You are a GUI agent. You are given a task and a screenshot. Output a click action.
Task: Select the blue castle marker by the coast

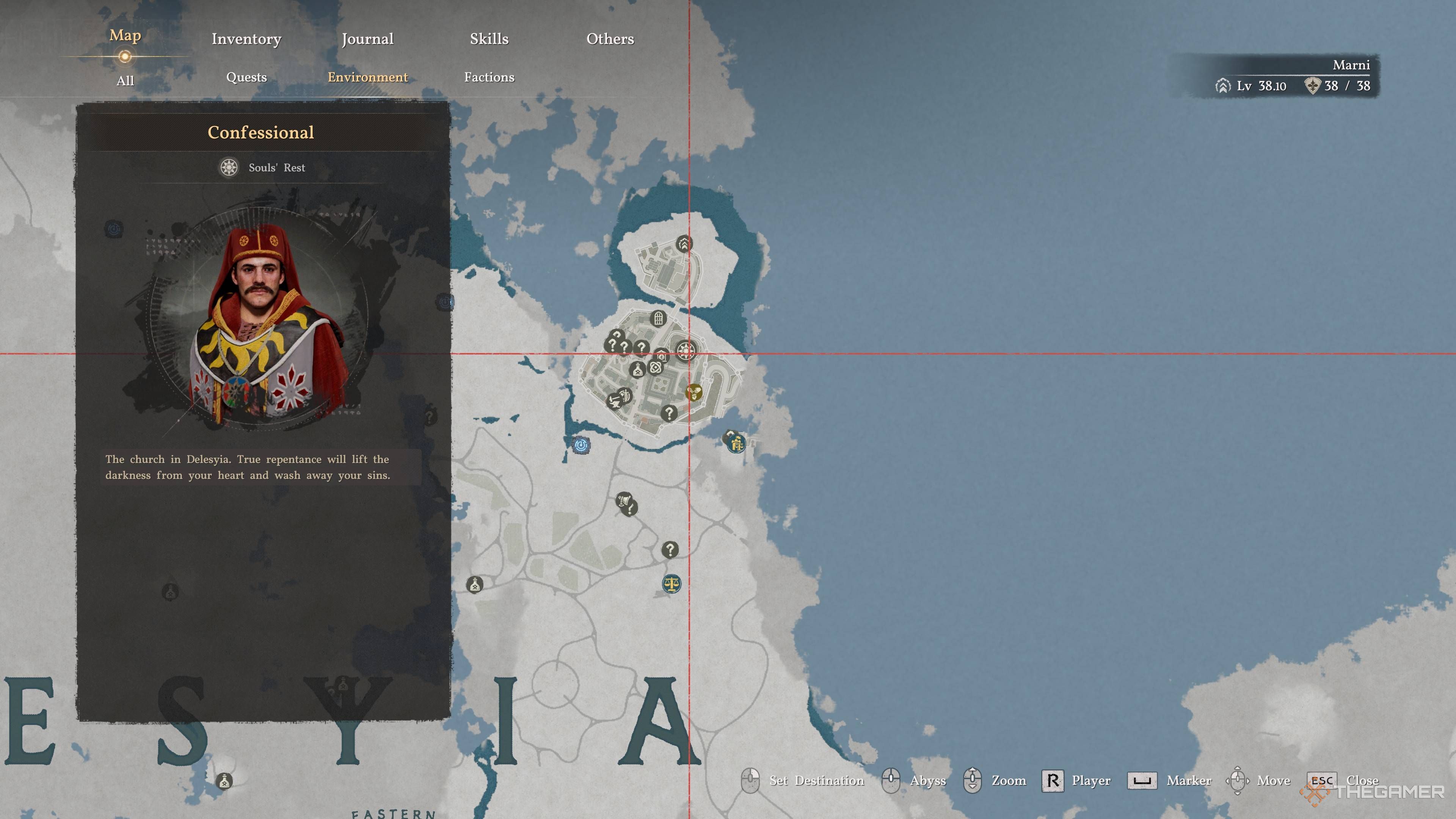(736, 444)
